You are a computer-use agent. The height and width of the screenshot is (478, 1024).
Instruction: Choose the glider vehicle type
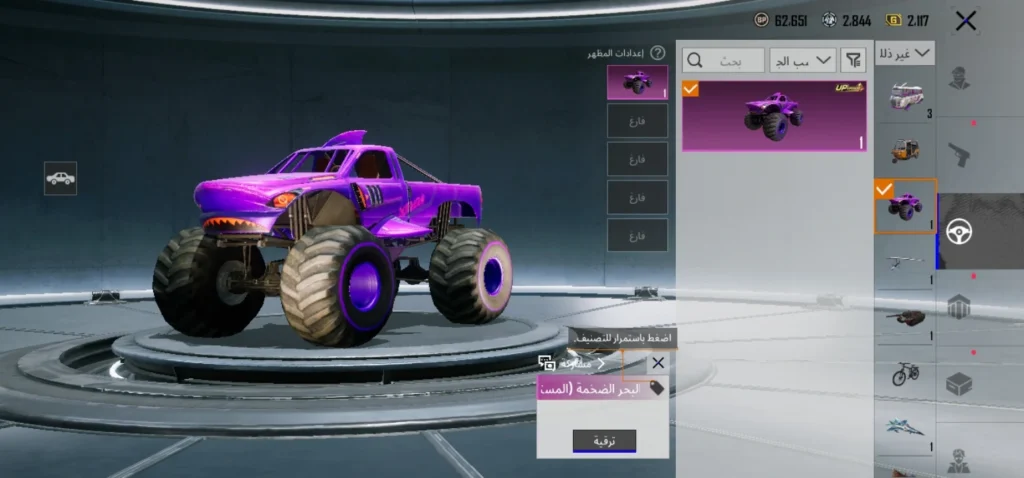pos(905,262)
